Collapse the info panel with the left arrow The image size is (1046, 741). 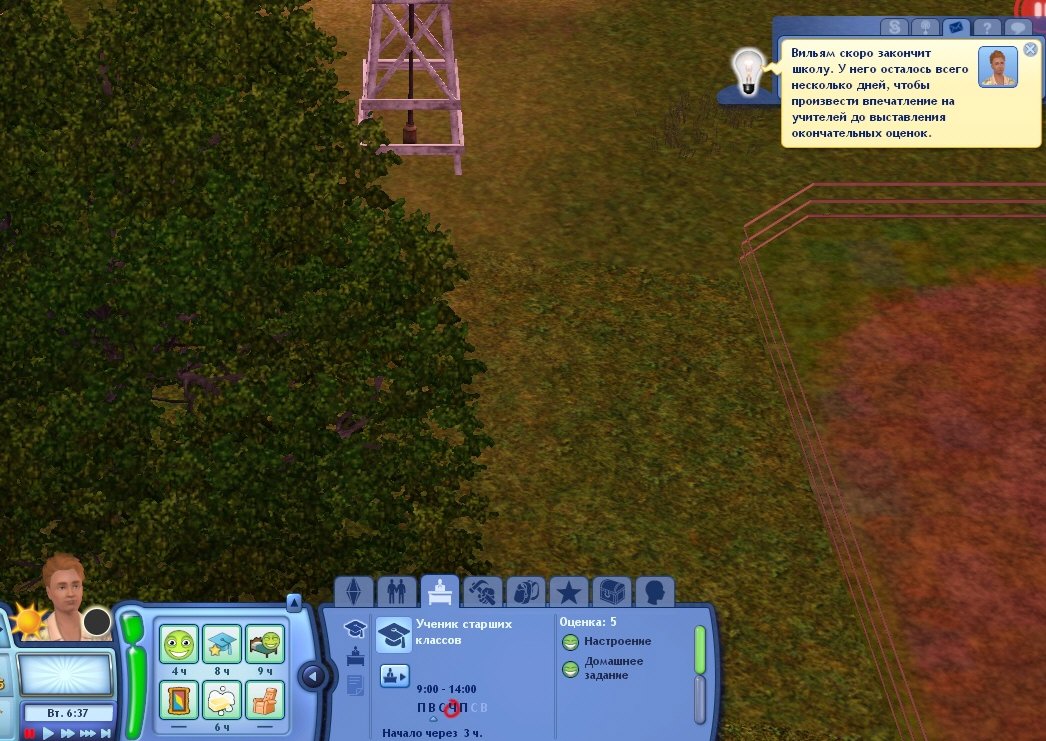(313, 677)
